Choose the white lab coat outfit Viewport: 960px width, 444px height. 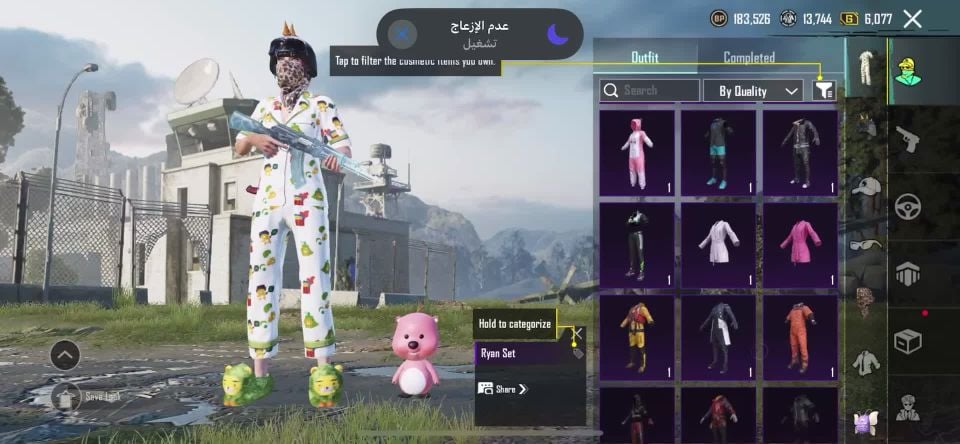coord(719,245)
